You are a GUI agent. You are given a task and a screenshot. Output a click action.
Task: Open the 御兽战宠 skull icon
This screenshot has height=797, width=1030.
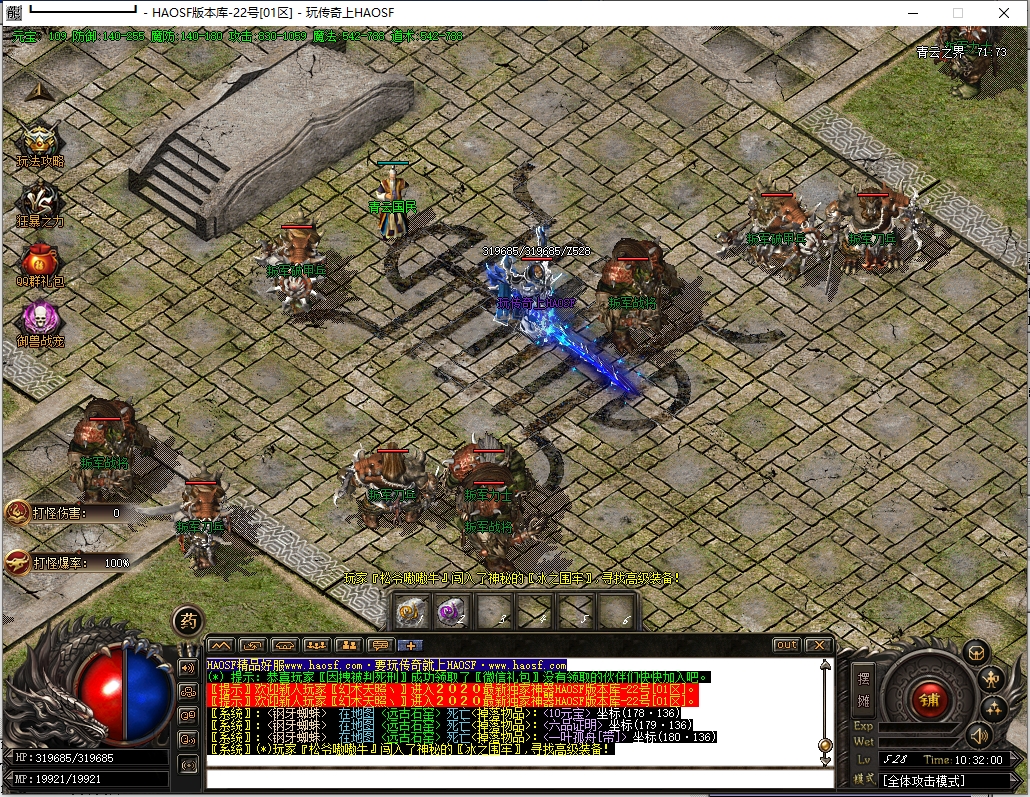(x=39, y=320)
